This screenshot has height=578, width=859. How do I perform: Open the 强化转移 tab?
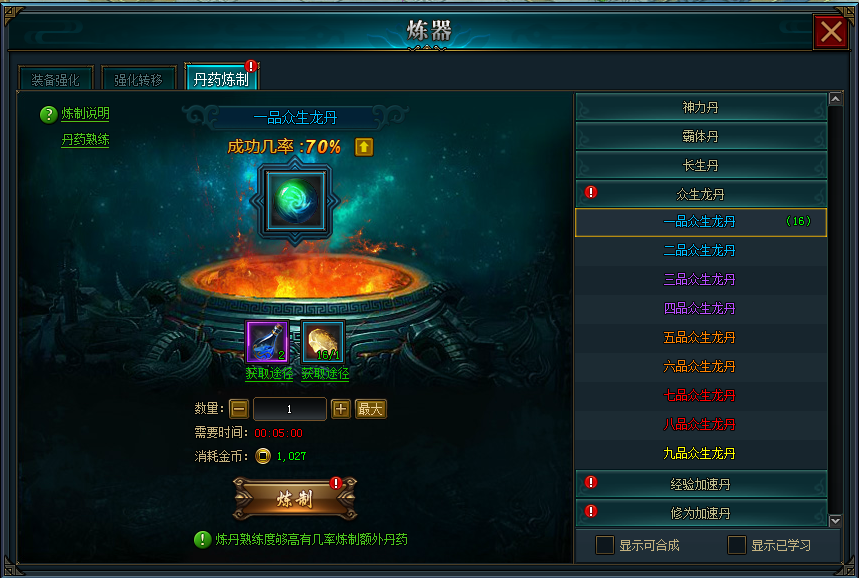[x=138, y=79]
